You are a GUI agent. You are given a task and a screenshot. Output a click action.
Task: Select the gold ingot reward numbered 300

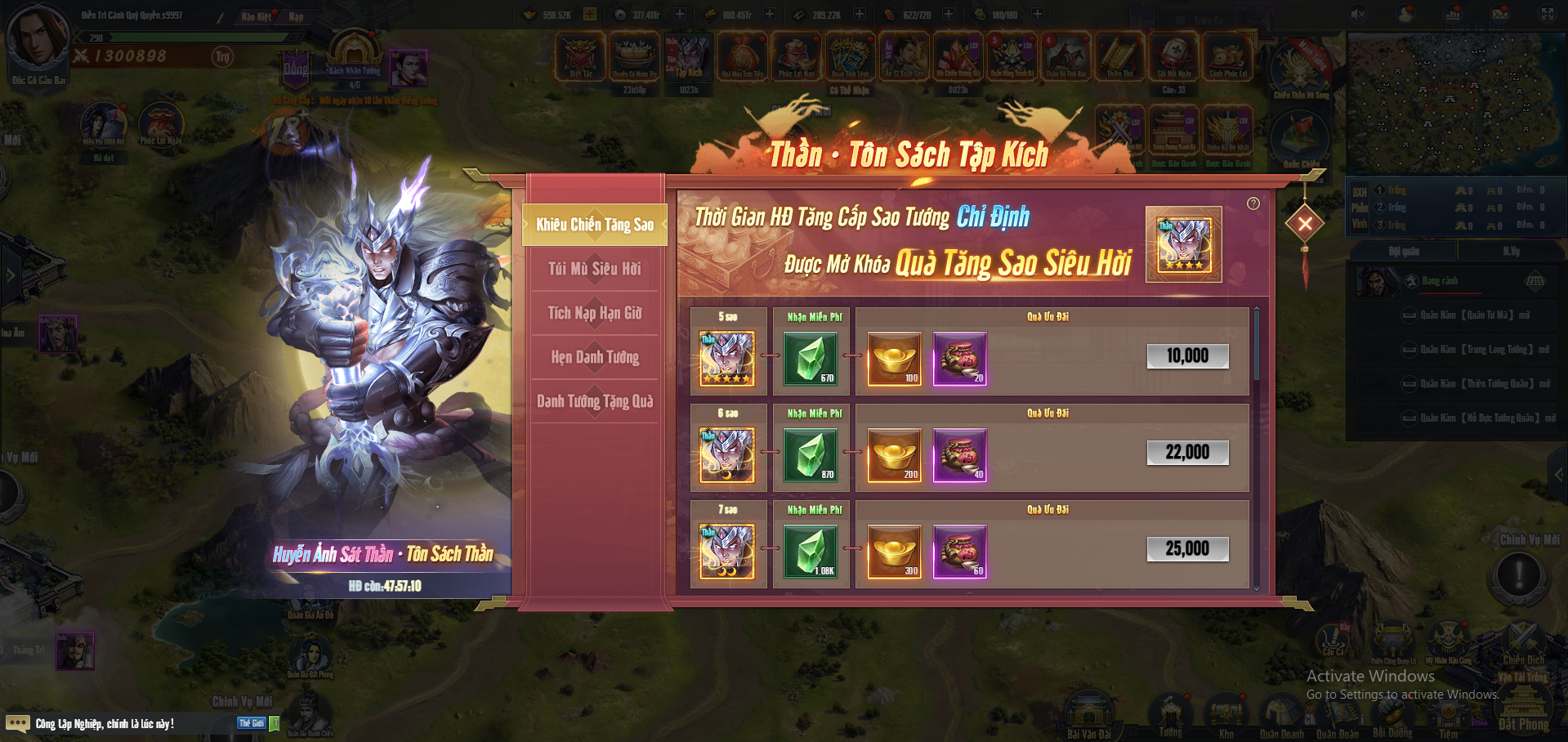(x=895, y=552)
